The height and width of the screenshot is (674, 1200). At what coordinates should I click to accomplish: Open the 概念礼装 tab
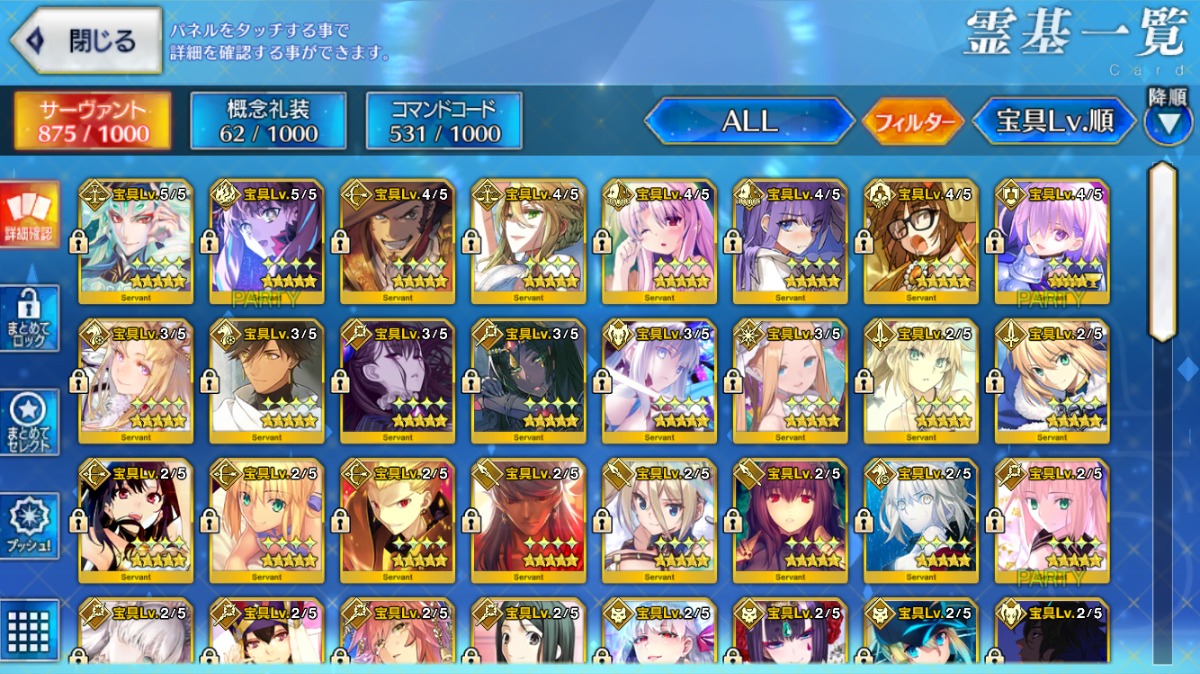[x=268, y=122]
